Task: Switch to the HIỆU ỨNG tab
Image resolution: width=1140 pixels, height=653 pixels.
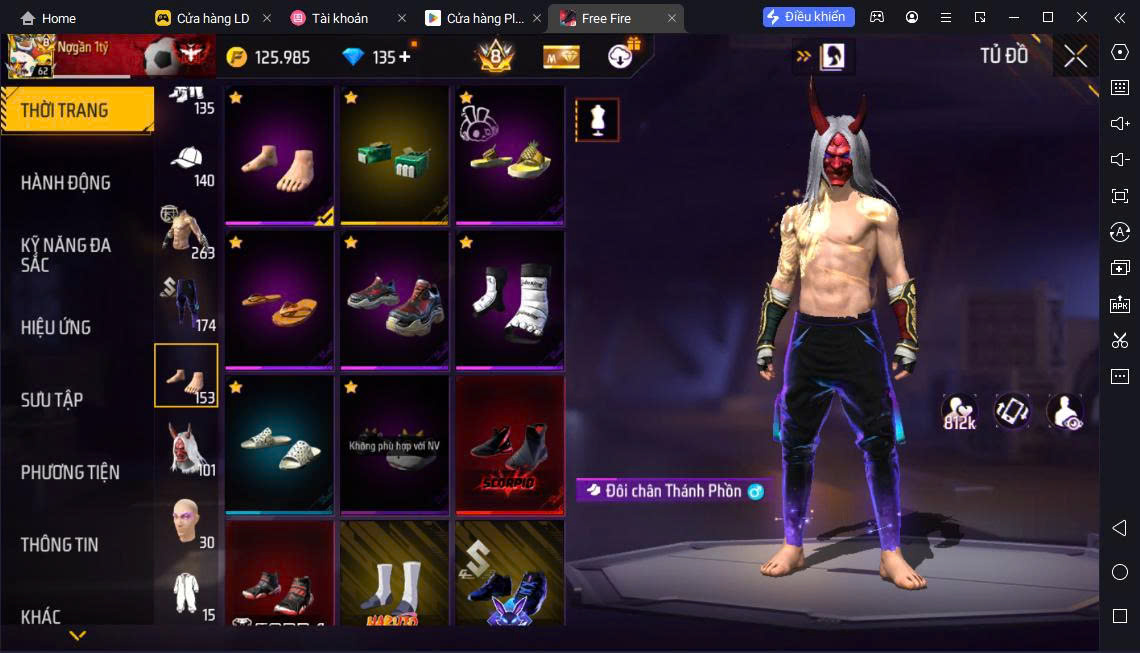Action: (56, 327)
